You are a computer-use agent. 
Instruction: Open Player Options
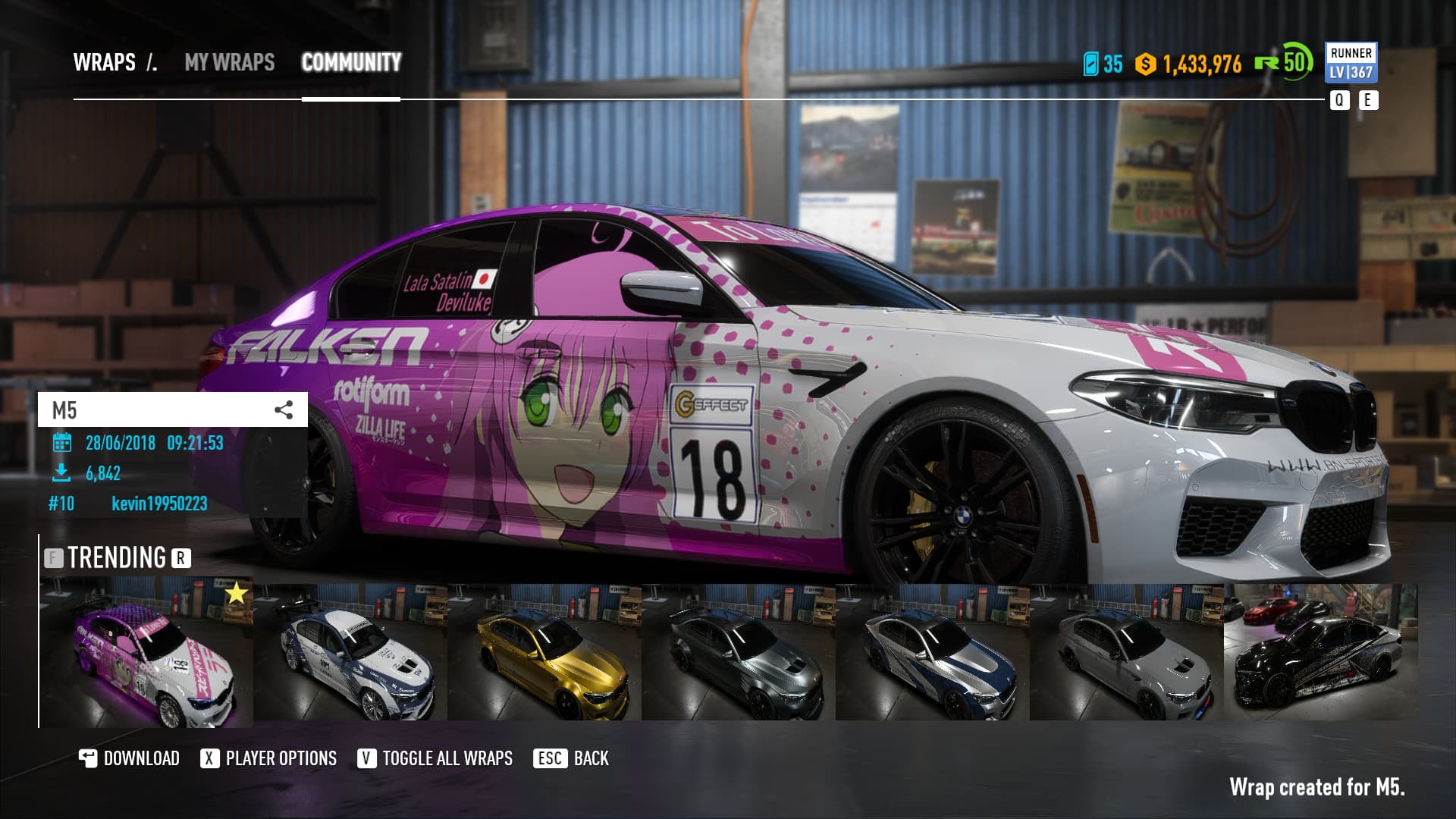click(x=268, y=758)
